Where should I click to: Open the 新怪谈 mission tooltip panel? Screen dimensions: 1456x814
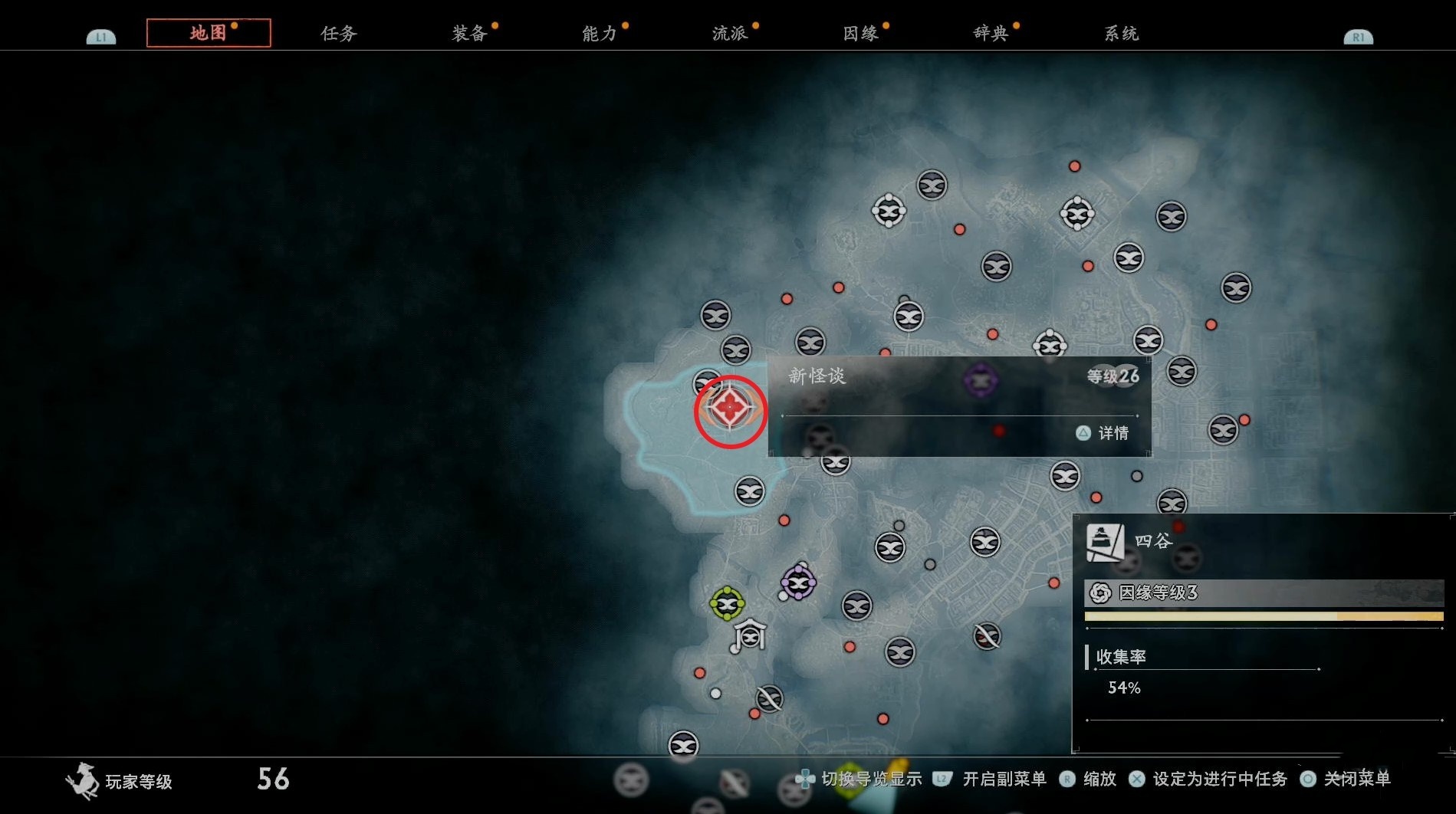pyautogui.click(x=959, y=406)
